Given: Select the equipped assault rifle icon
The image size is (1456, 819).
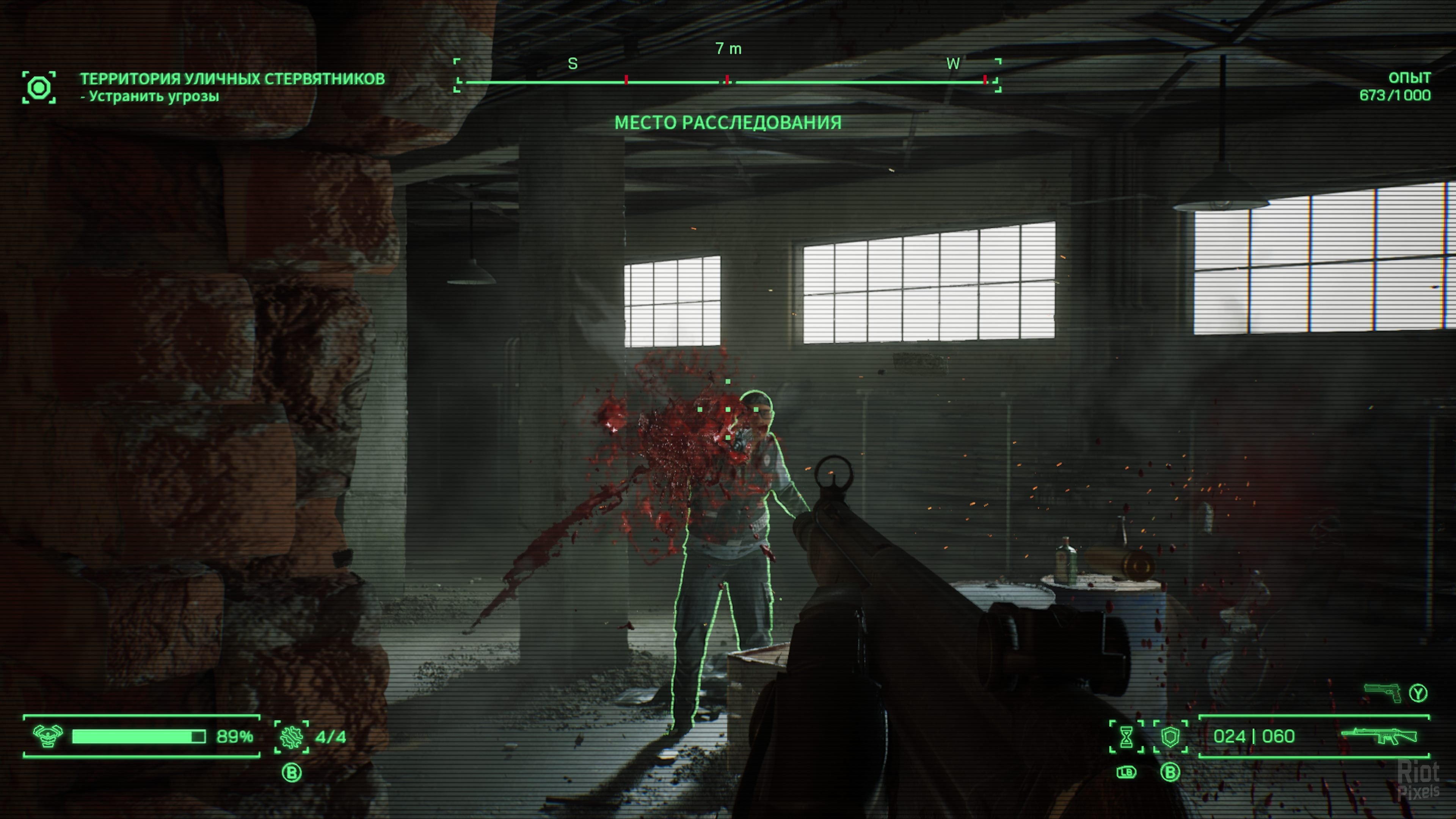Looking at the screenshot, I should click(1379, 736).
